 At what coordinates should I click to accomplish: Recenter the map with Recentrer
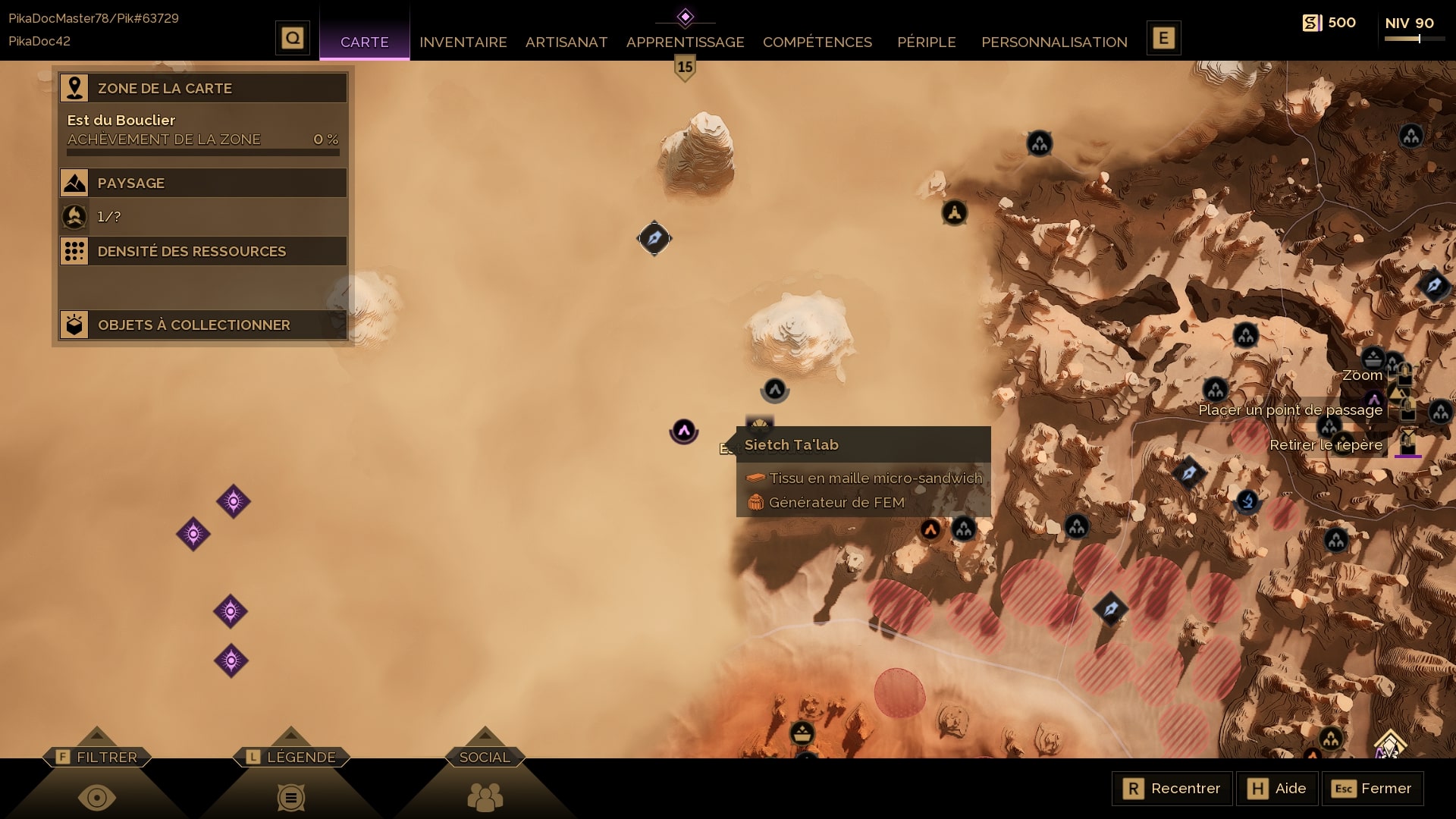1172,789
